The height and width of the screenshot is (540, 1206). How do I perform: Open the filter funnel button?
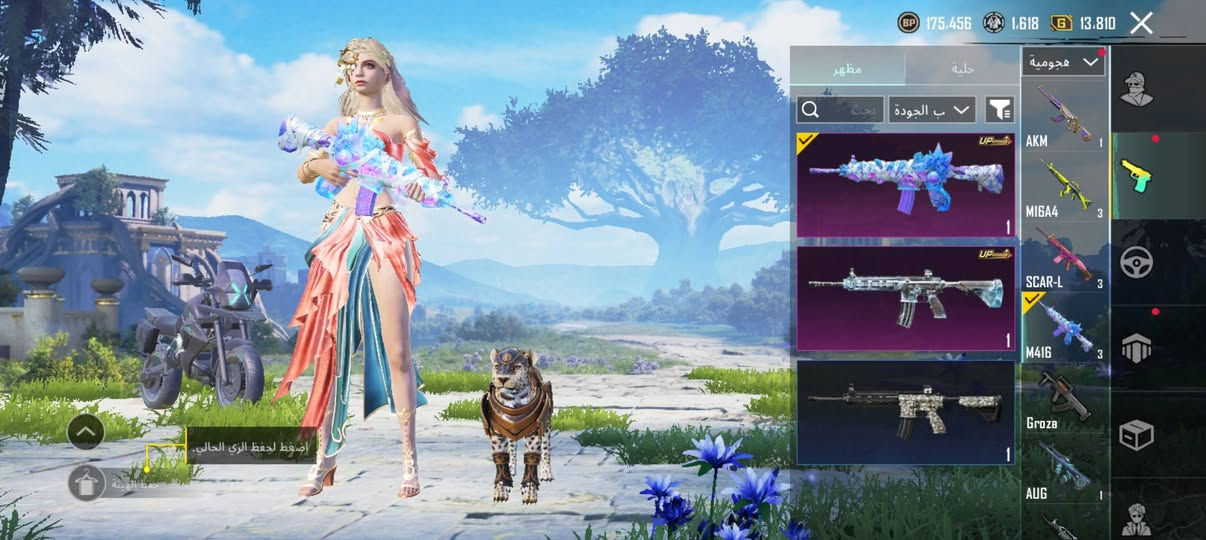999,109
